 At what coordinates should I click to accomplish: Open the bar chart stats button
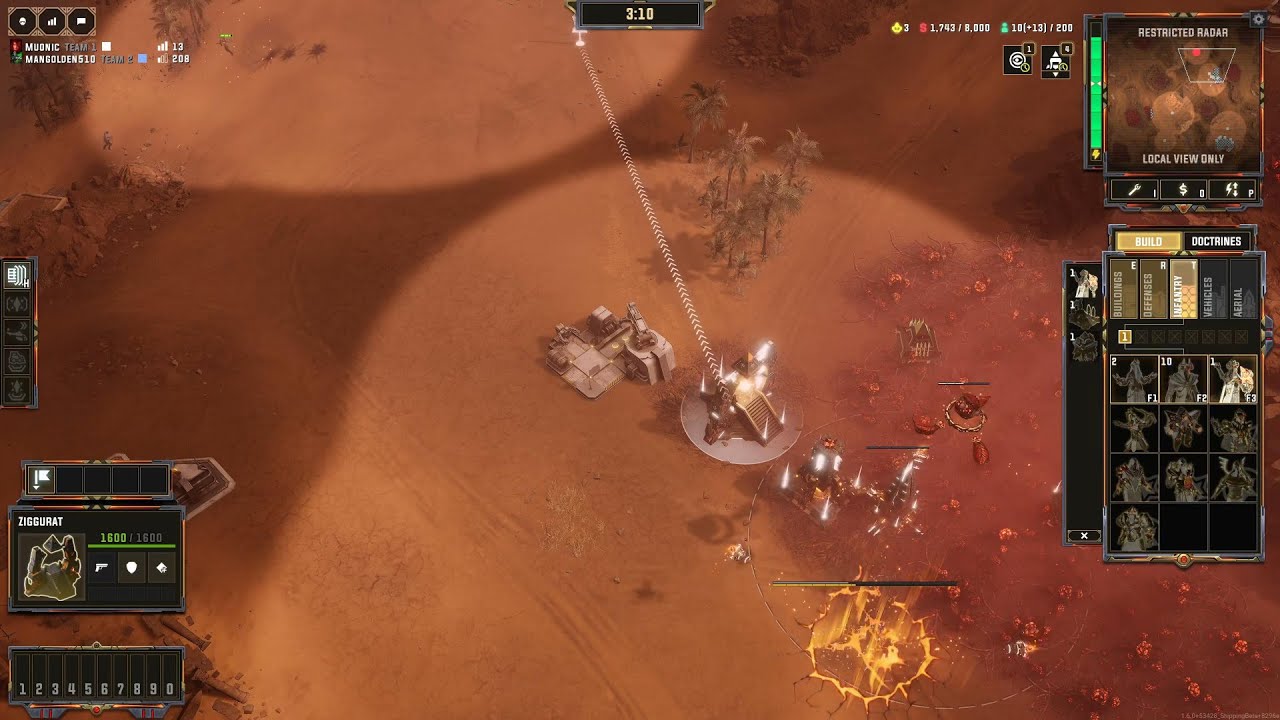52,20
